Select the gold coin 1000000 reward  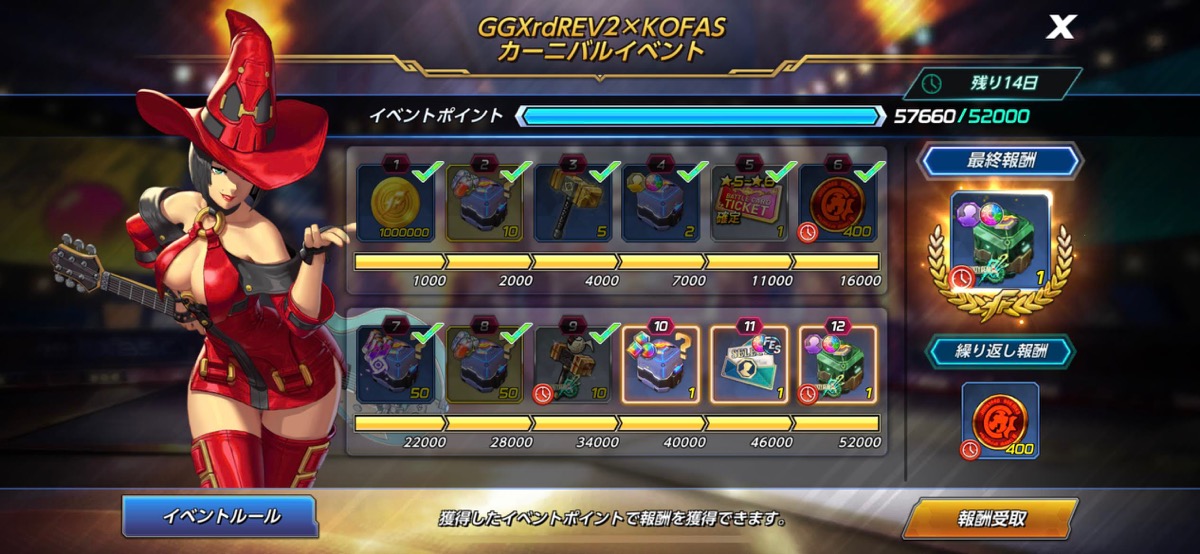(397, 203)
